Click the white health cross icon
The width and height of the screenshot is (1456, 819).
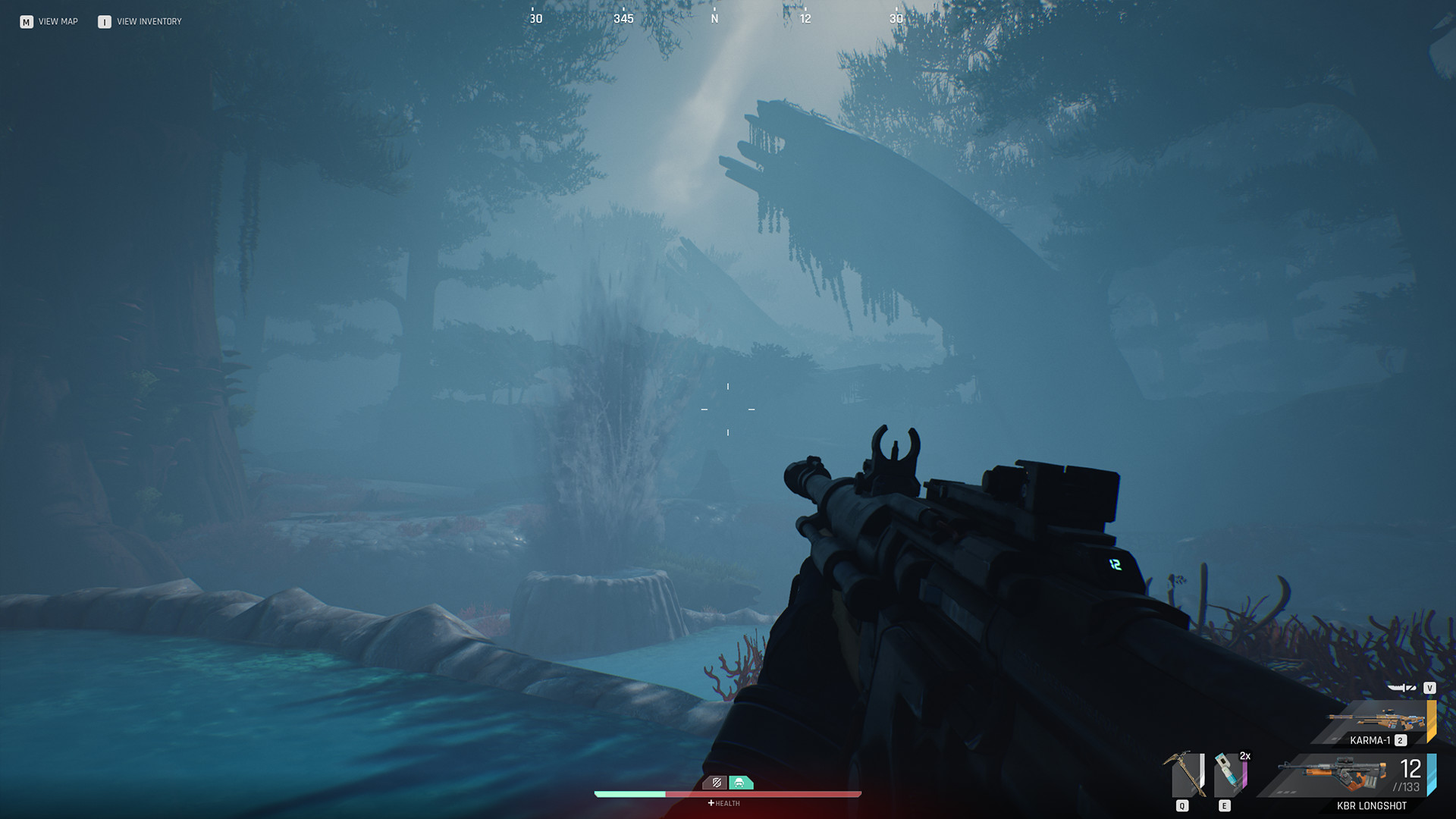[x=710, y=802]
